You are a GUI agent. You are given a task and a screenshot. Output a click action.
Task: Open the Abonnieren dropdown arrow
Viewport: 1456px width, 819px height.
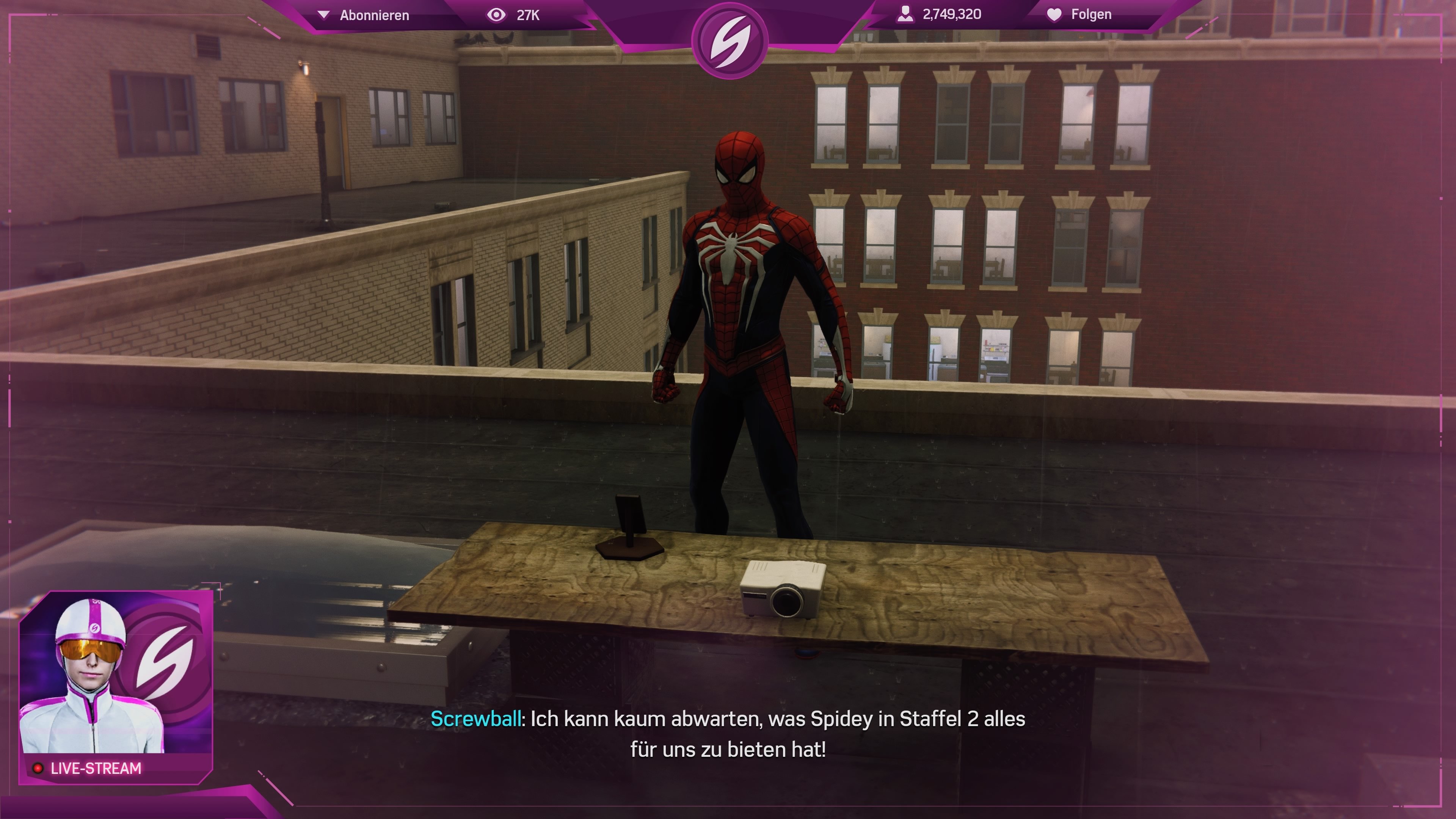(x=323, y=15)
